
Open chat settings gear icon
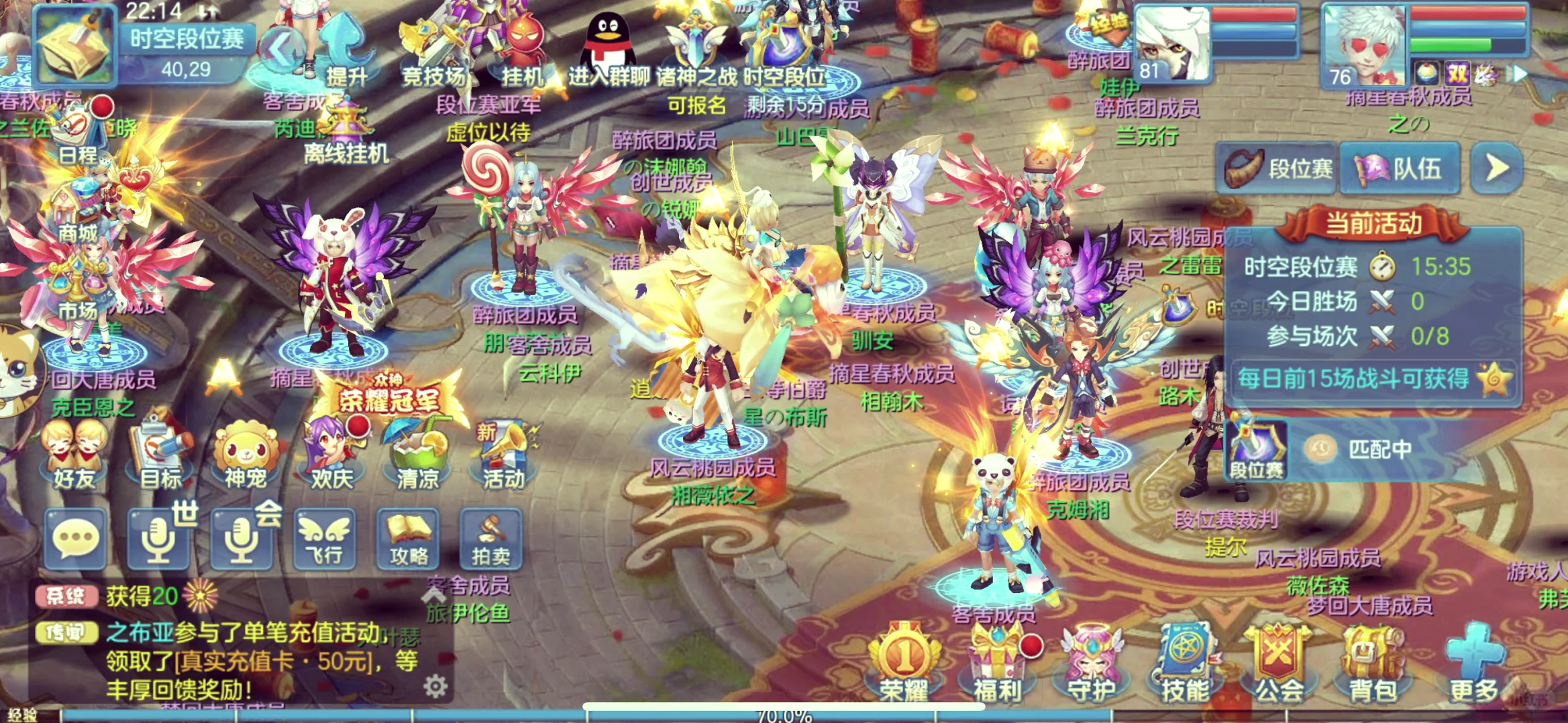[x=435, y=686]
